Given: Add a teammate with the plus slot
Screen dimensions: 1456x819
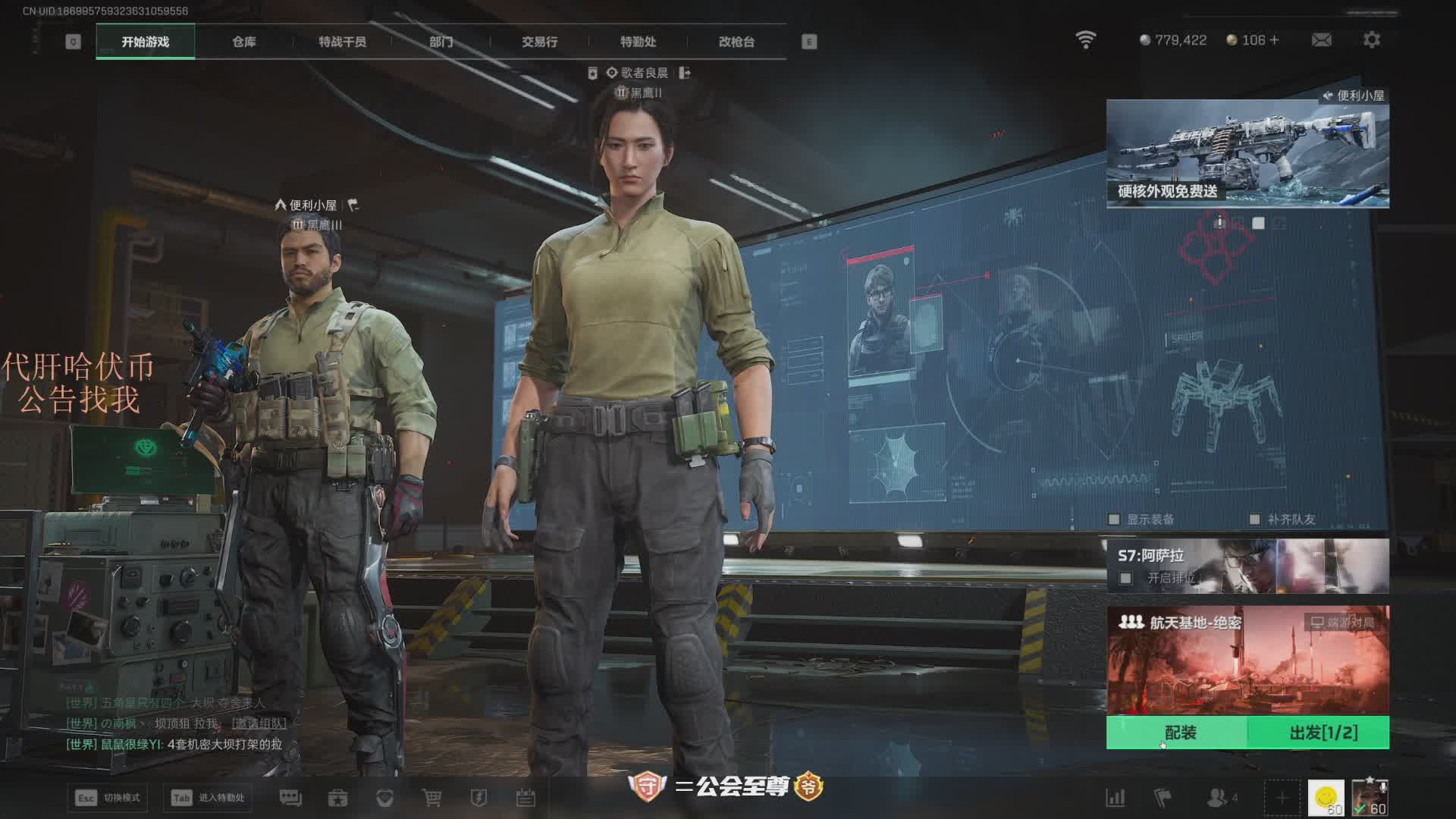Looking at the screenshot, I should (x=1282, y=798).
